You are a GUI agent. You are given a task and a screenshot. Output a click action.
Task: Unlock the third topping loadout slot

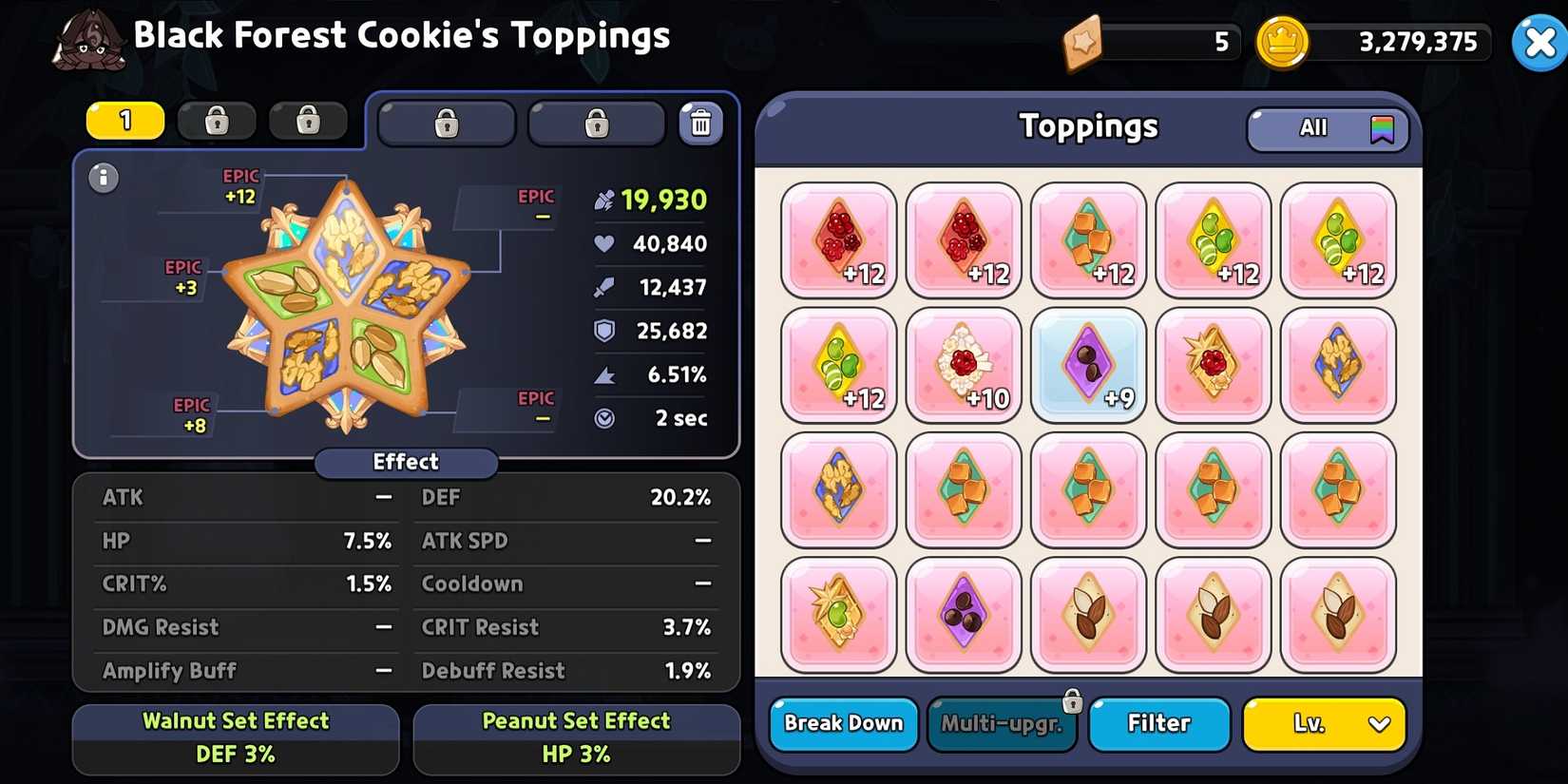tap(308, 122)
